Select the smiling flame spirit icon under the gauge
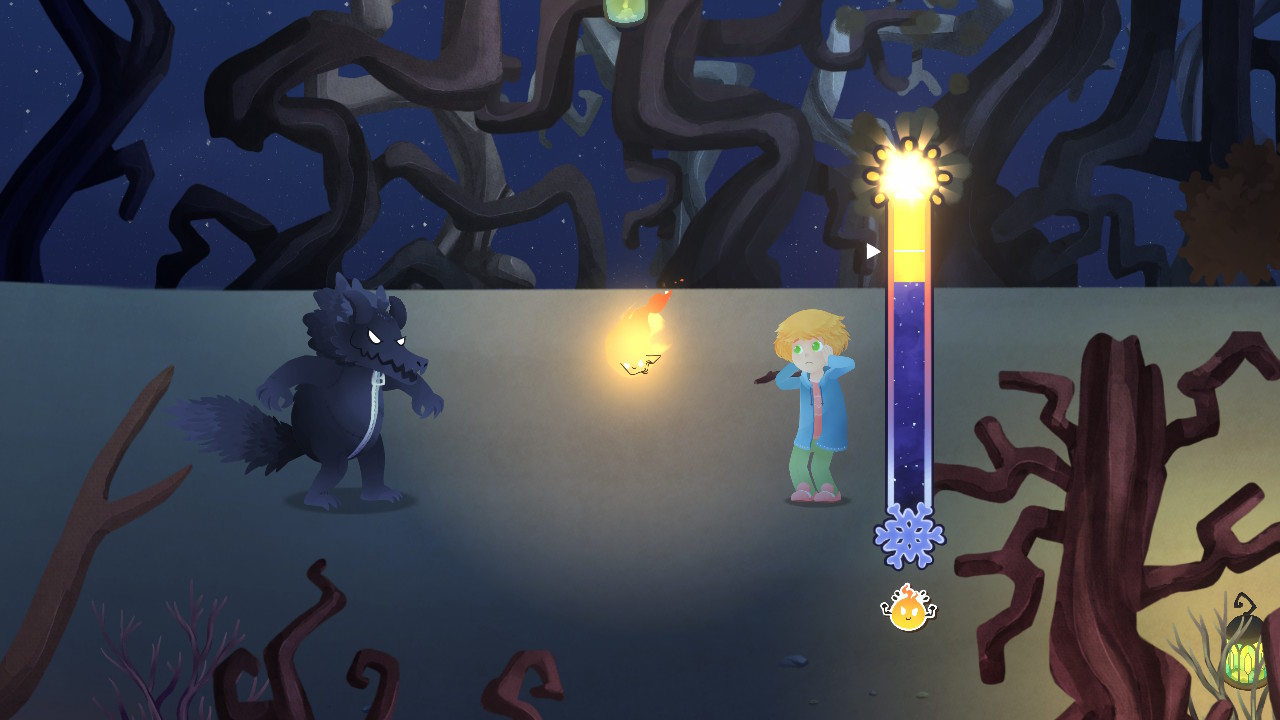This screenshot has height=720, width=1280. point(908,608)
